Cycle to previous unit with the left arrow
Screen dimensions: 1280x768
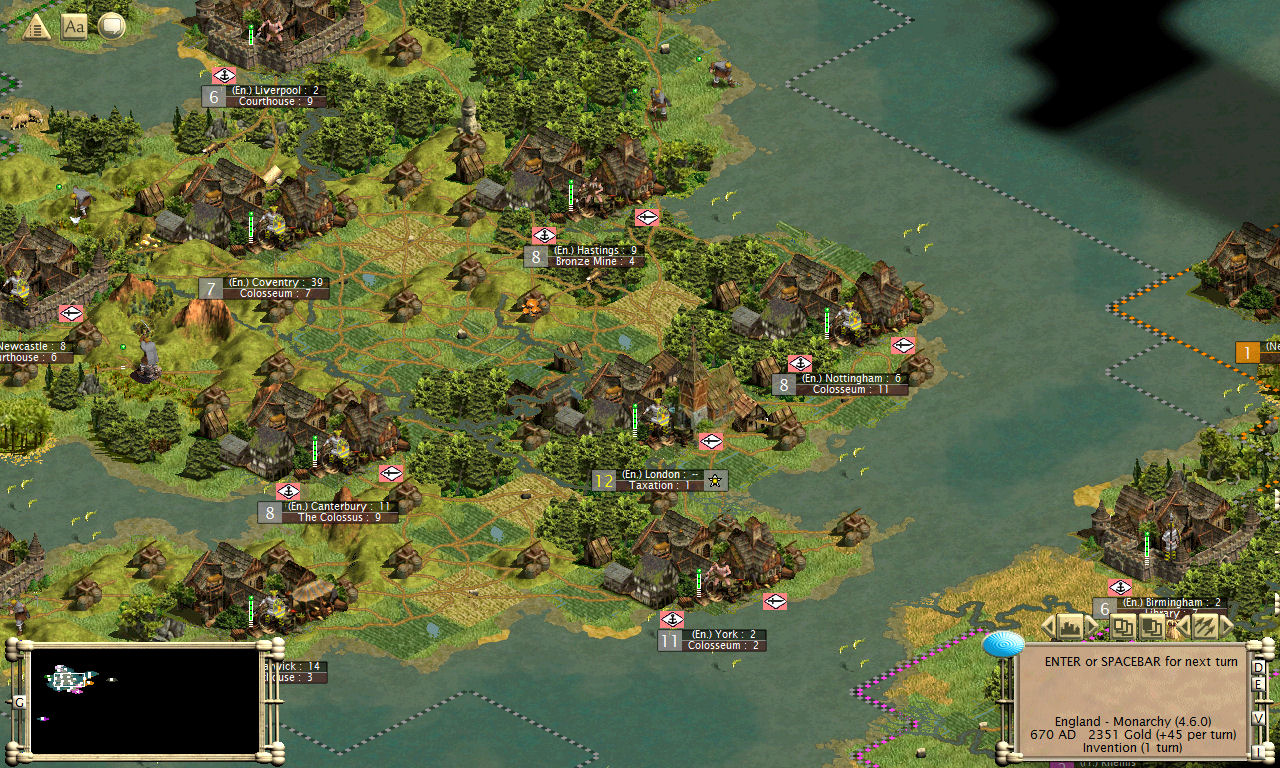1181,627
